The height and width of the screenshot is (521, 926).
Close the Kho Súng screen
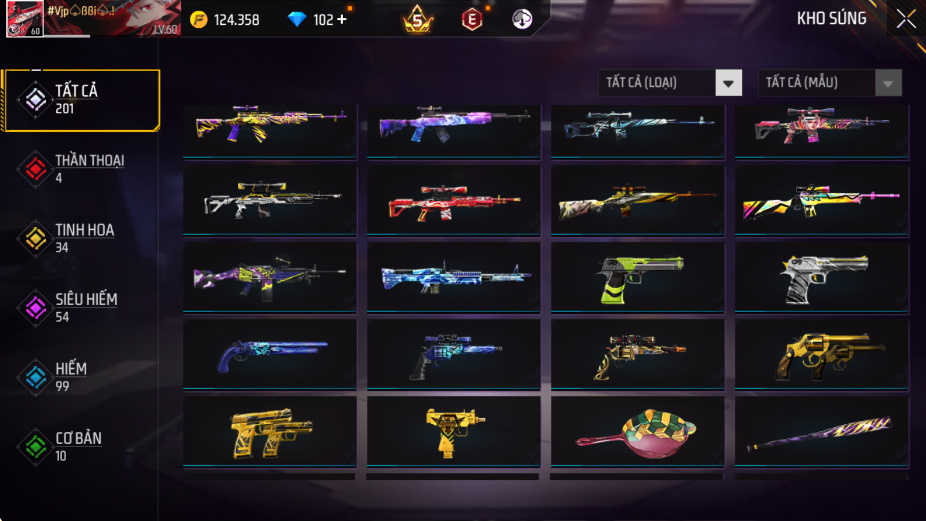click(905, 19)
